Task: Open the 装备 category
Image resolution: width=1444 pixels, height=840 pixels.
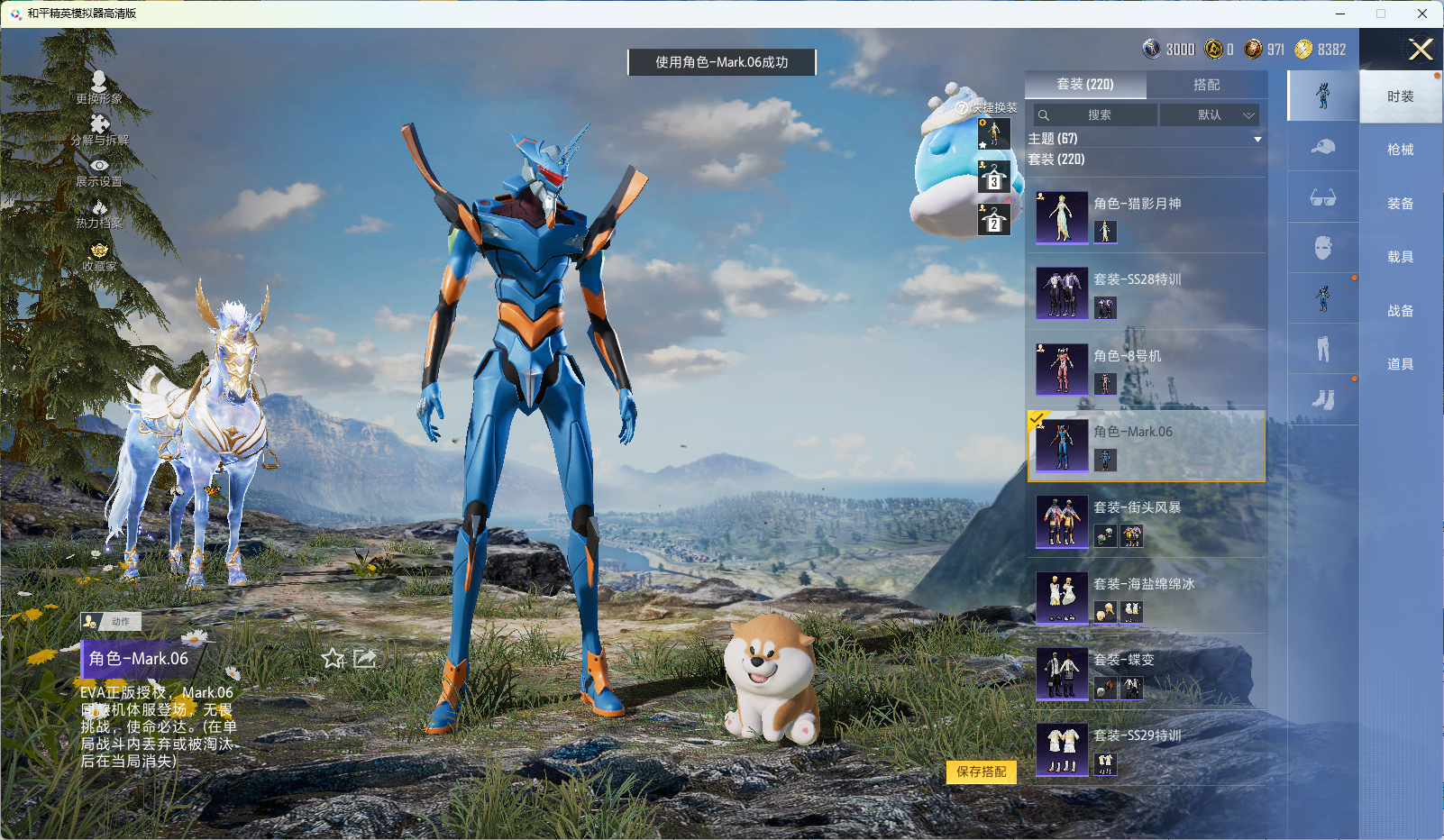Action: pyautogui.click(x=1400, y=204)
